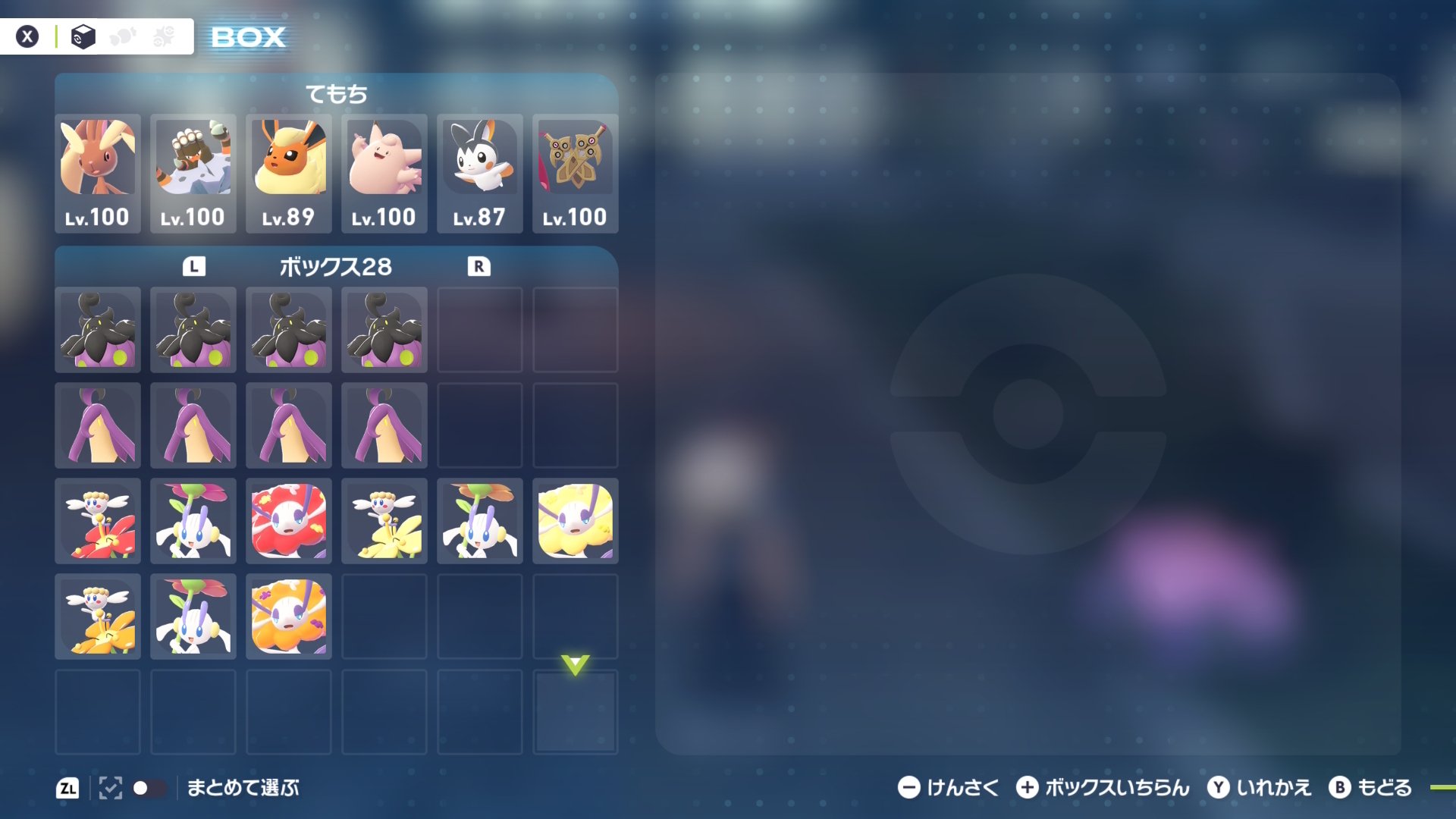Select the first Pumpkaboo thumbnail
Screen dimensions: 1456x819
[97, 330]
